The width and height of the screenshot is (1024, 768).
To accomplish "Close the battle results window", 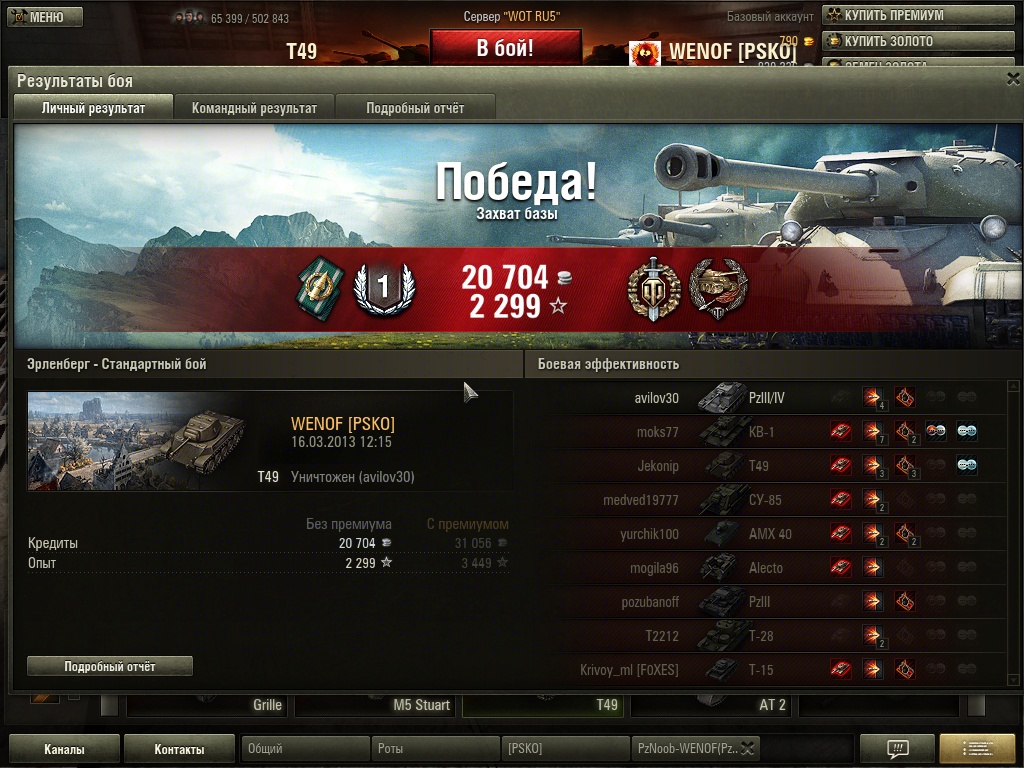I will pyautogui.click(x=1012, y=80).
